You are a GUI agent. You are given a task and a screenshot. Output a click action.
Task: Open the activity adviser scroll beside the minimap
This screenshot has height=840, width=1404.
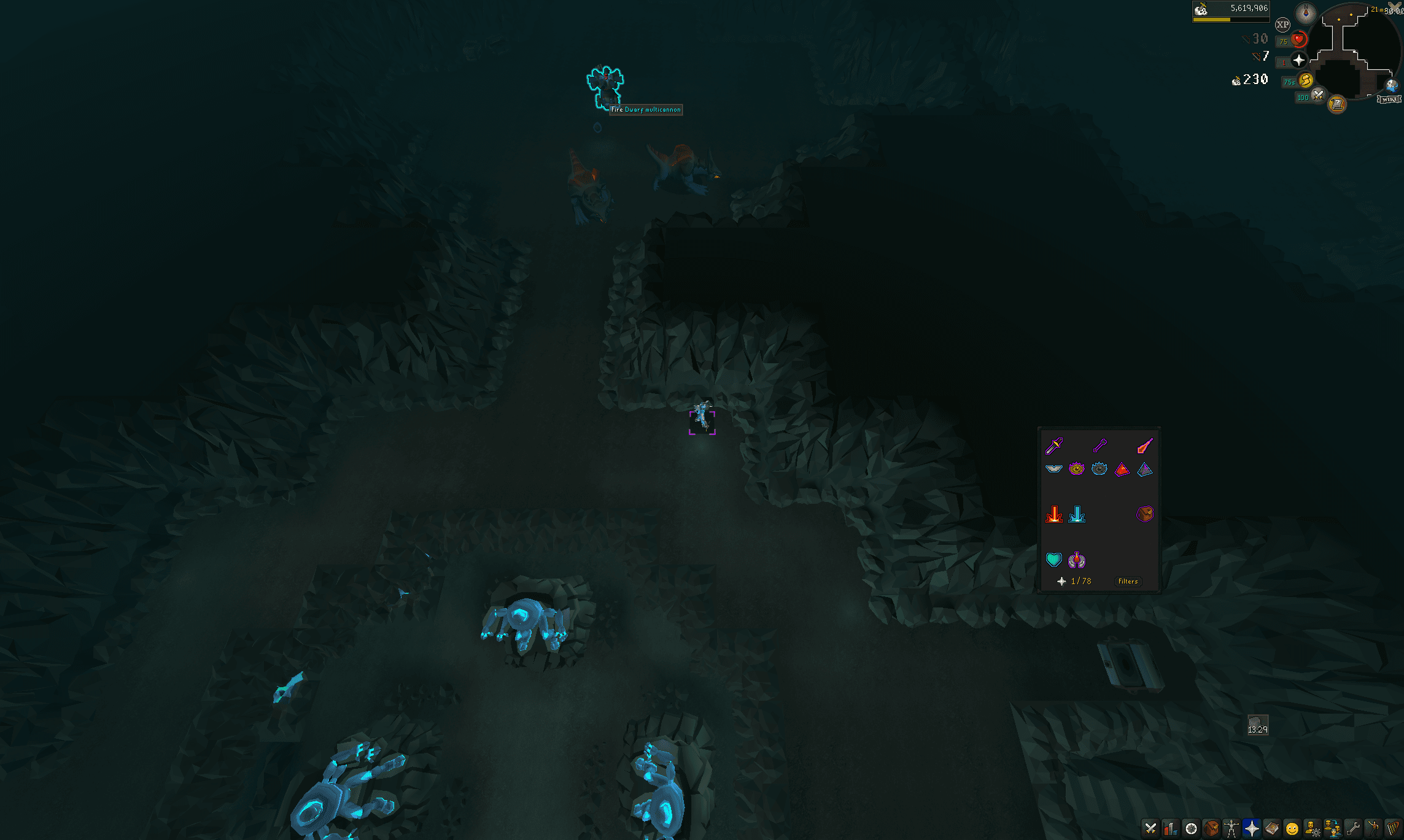[x=1338, y=104]
